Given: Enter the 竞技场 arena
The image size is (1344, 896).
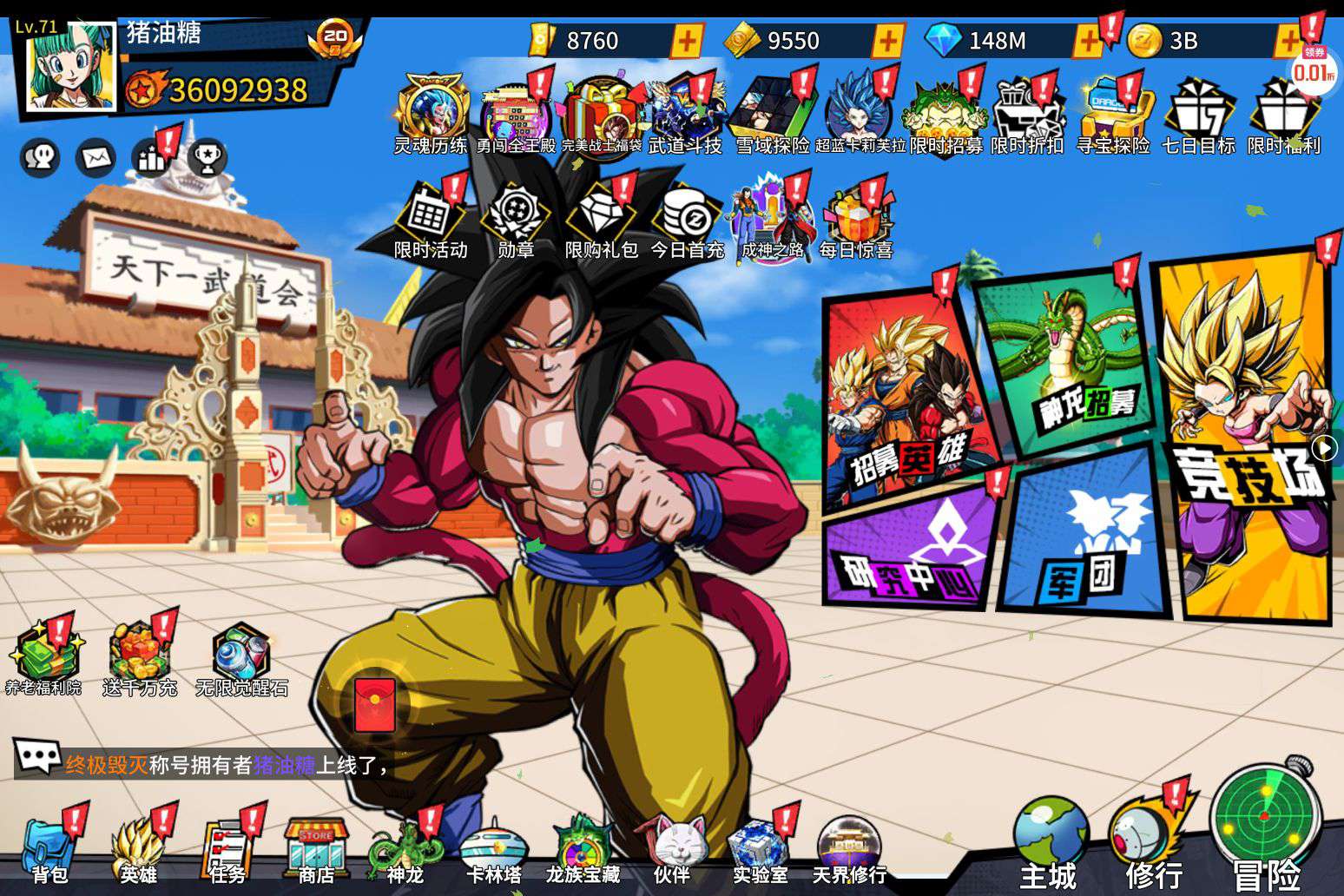Looking at the screenshot, I should [1246, 434].
